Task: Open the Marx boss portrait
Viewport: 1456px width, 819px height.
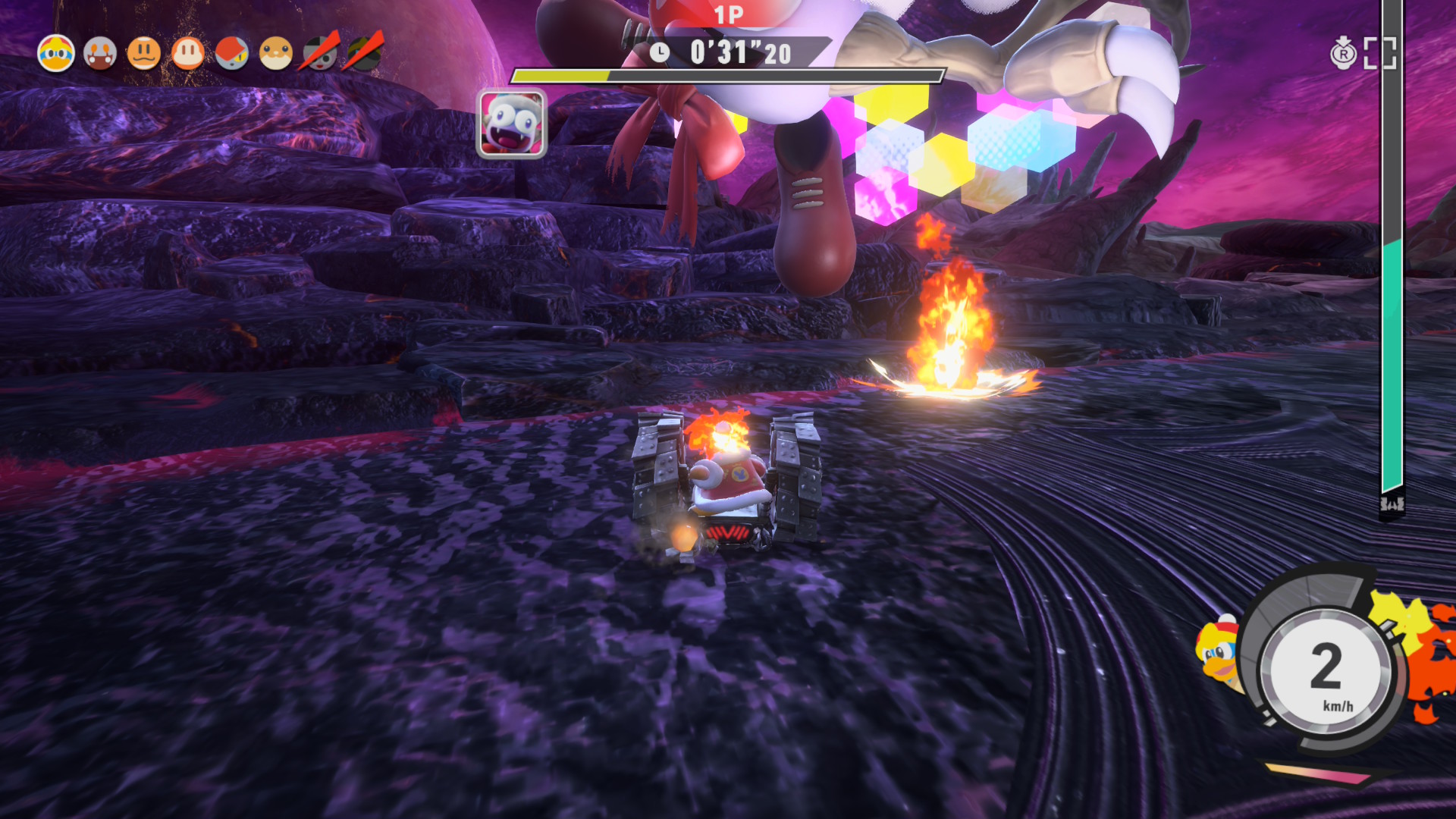Action: [512, 124]
